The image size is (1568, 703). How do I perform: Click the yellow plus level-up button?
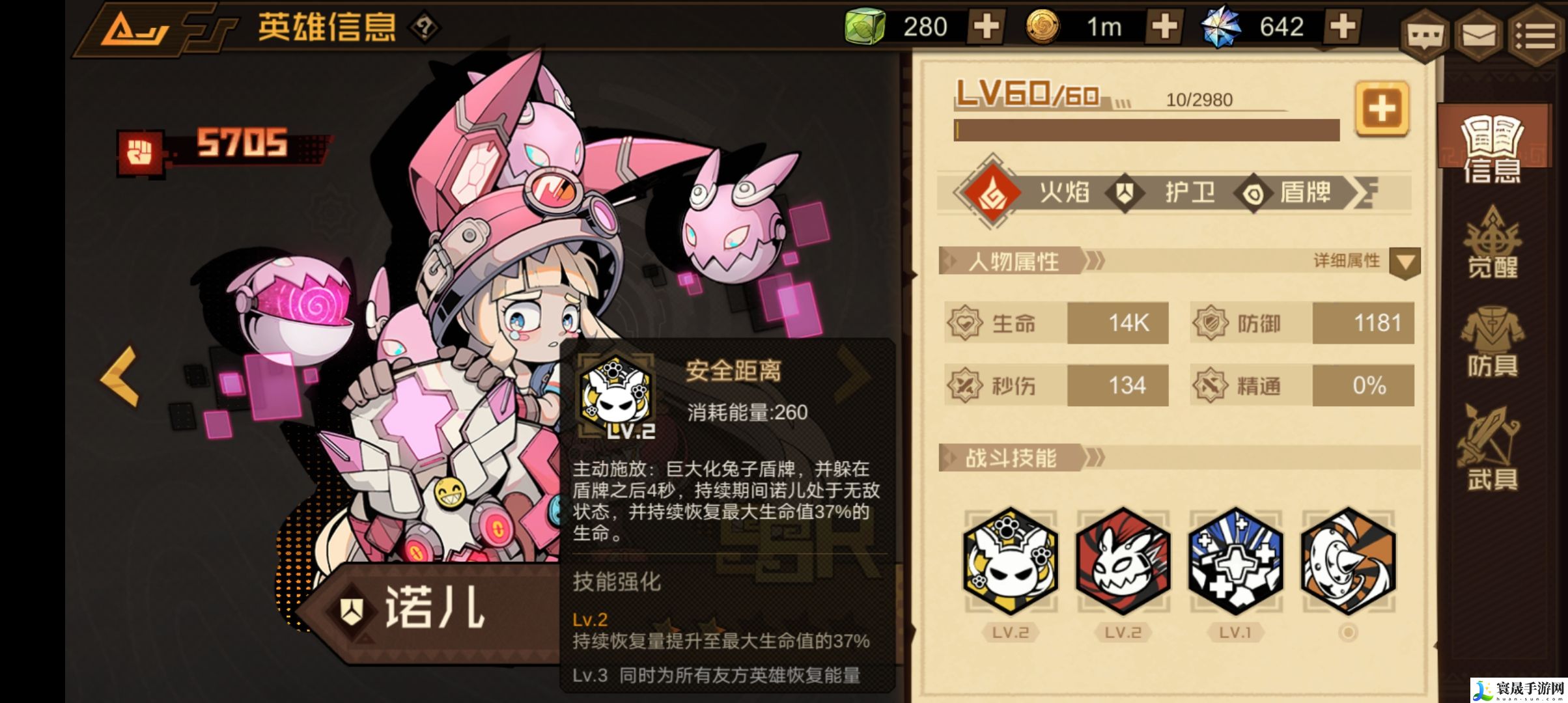[x=1382, y=109]
